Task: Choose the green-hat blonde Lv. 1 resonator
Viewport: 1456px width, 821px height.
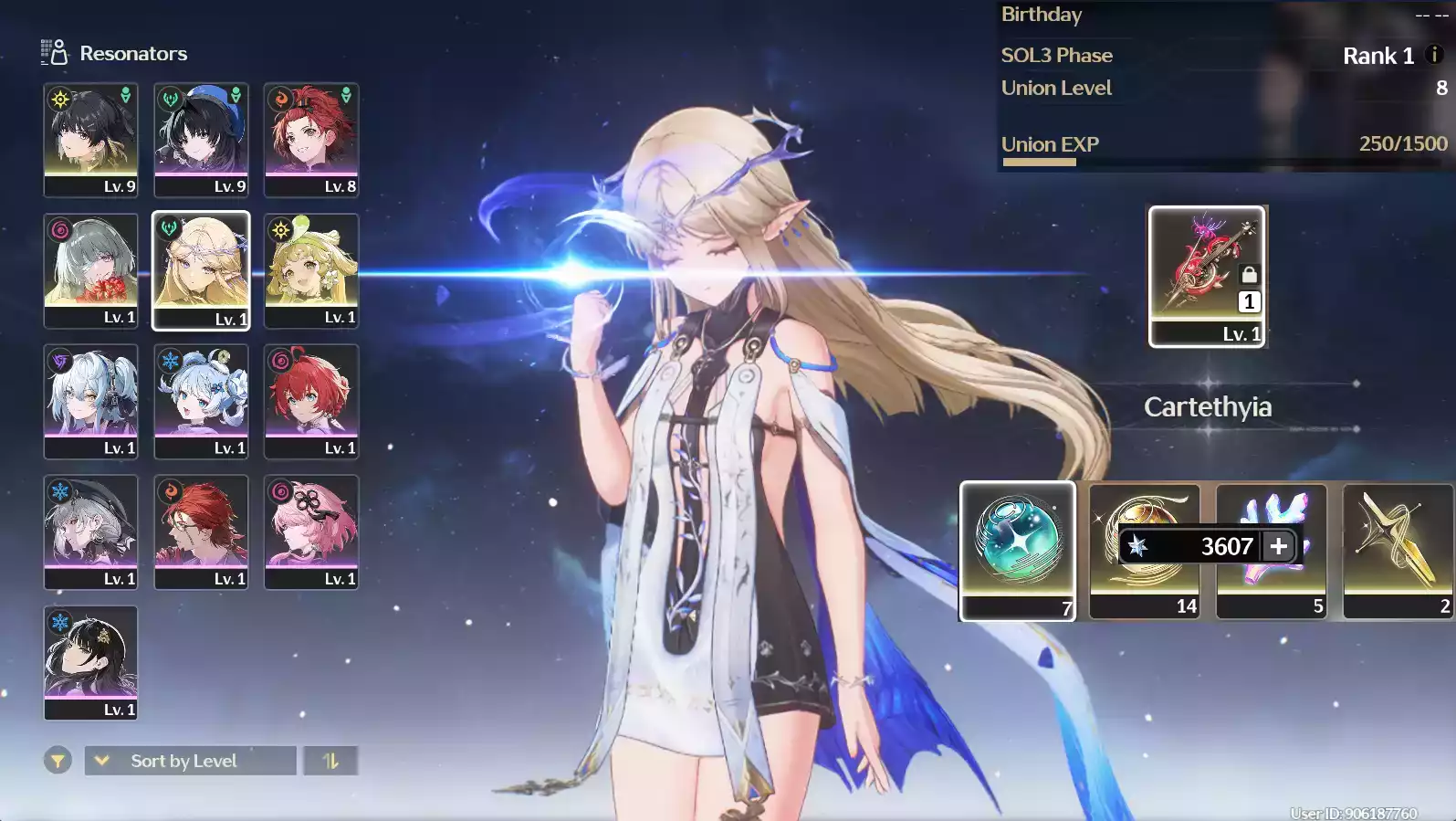Action: (x=311, y=270)
